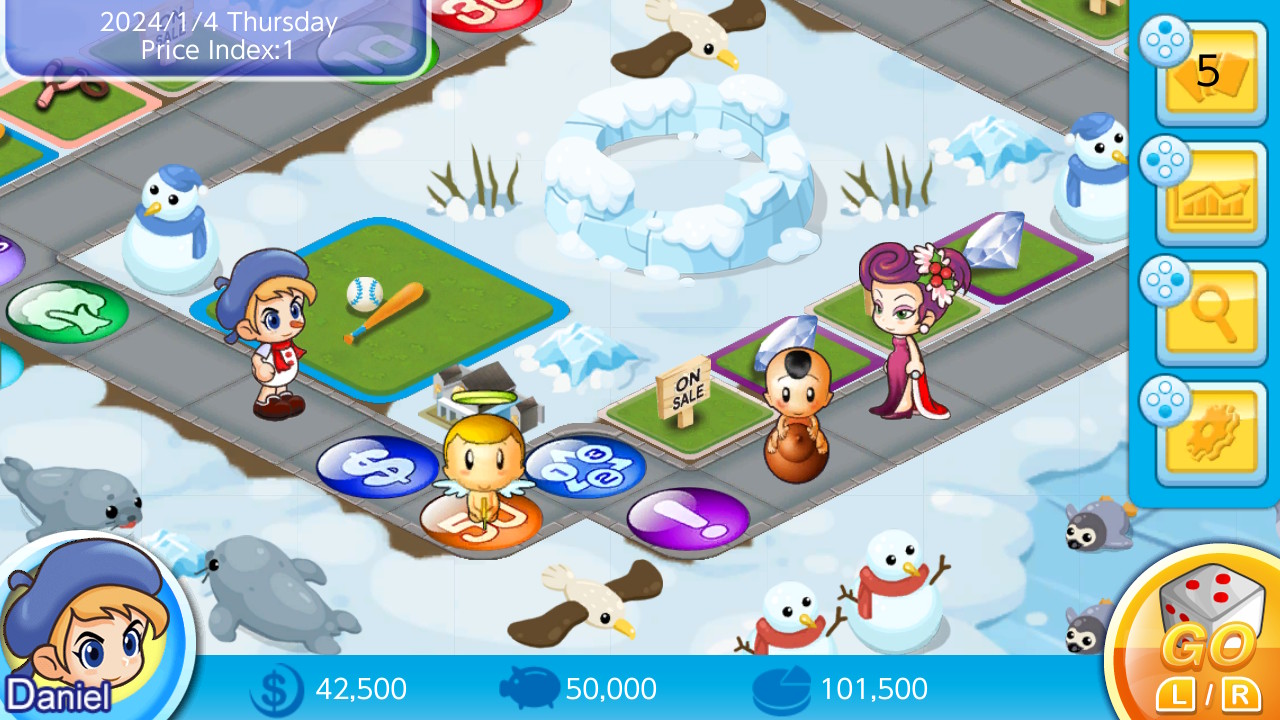The height and width of the screenshot is (720, 1280).
Task: Click the cash amount 42,500 text
Action: point(363,688)
